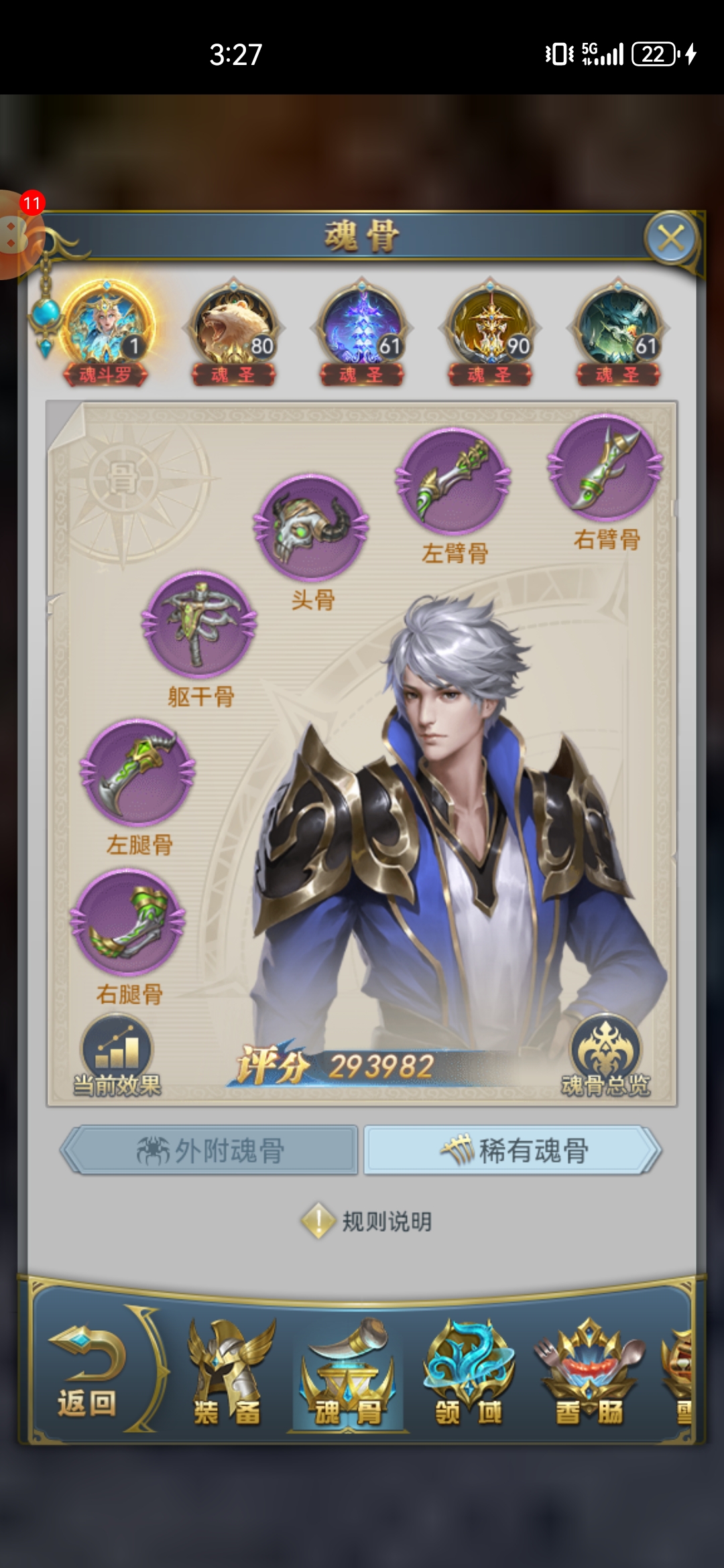Open the 躯干骨 torso bone slot
724x1568 pixels.
[x=199, y=625]
